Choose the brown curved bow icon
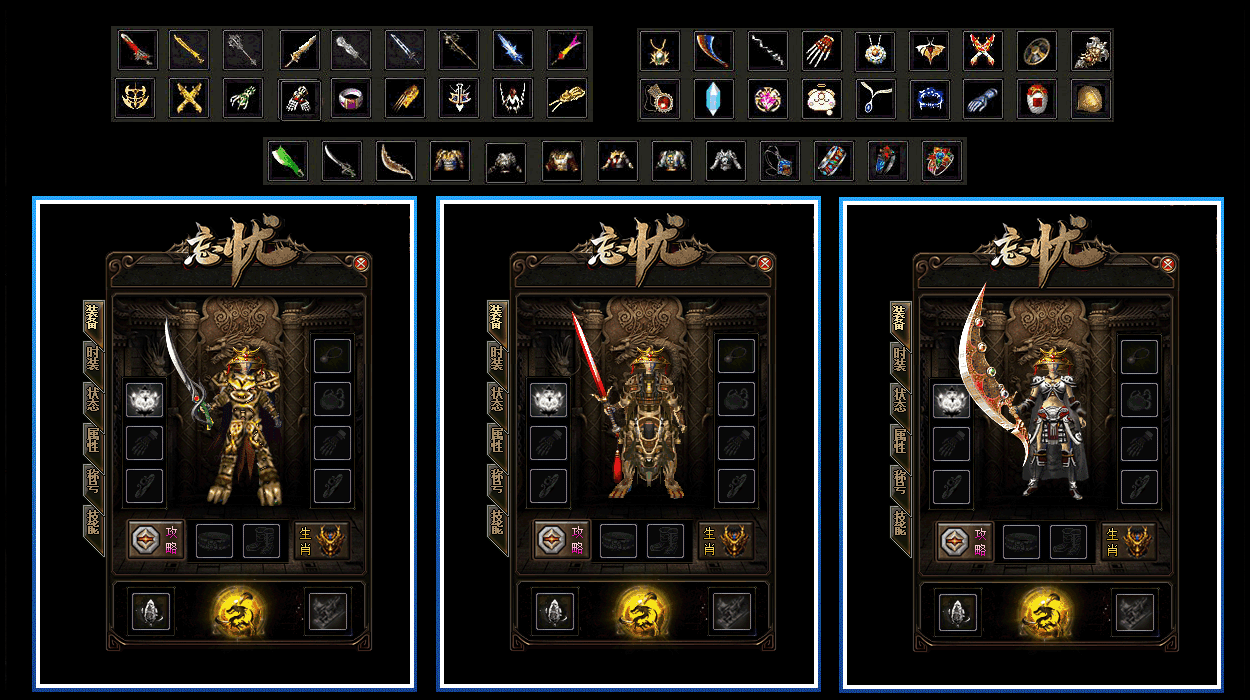This screenshot has width=1250, height=700. (x=395, y=160)
